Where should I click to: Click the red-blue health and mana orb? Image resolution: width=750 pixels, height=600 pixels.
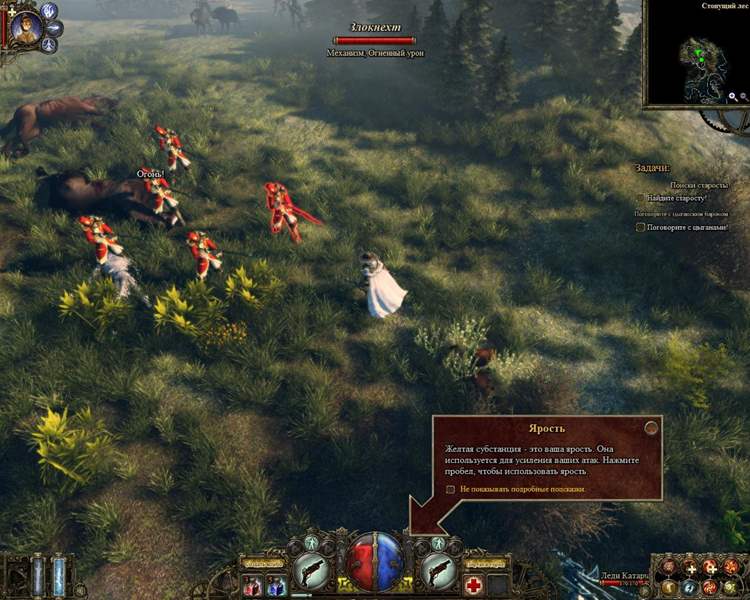(375, 561)
